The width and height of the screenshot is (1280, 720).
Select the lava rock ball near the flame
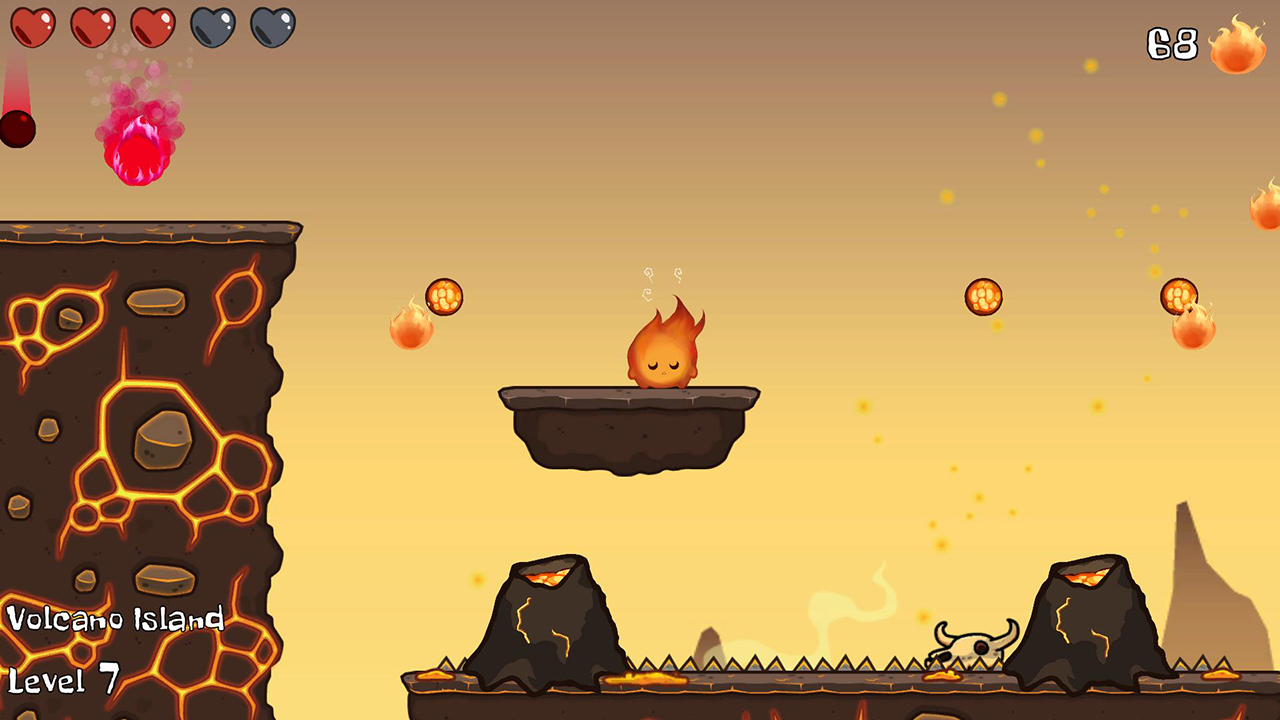[443, 297]
